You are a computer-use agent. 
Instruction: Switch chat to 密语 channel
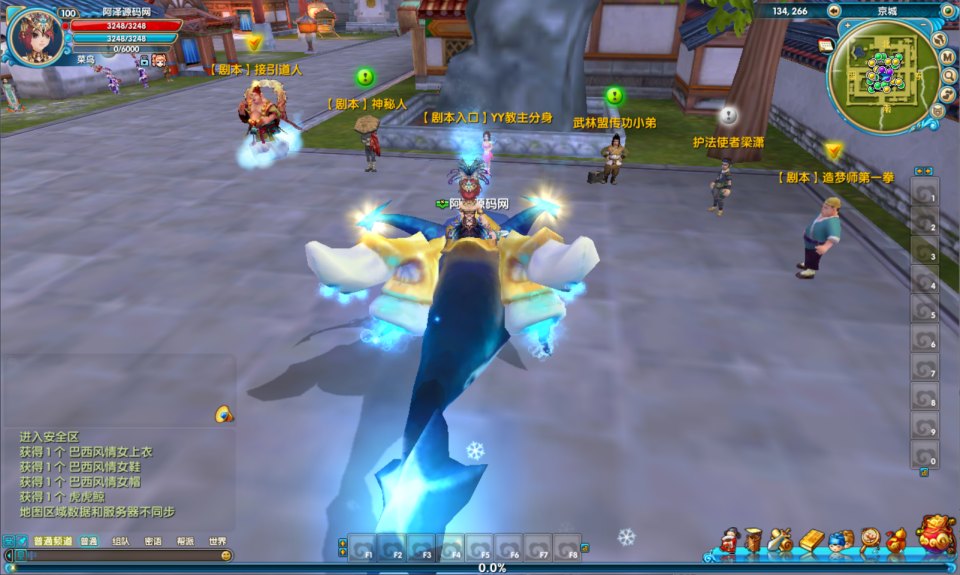(153, 541)
